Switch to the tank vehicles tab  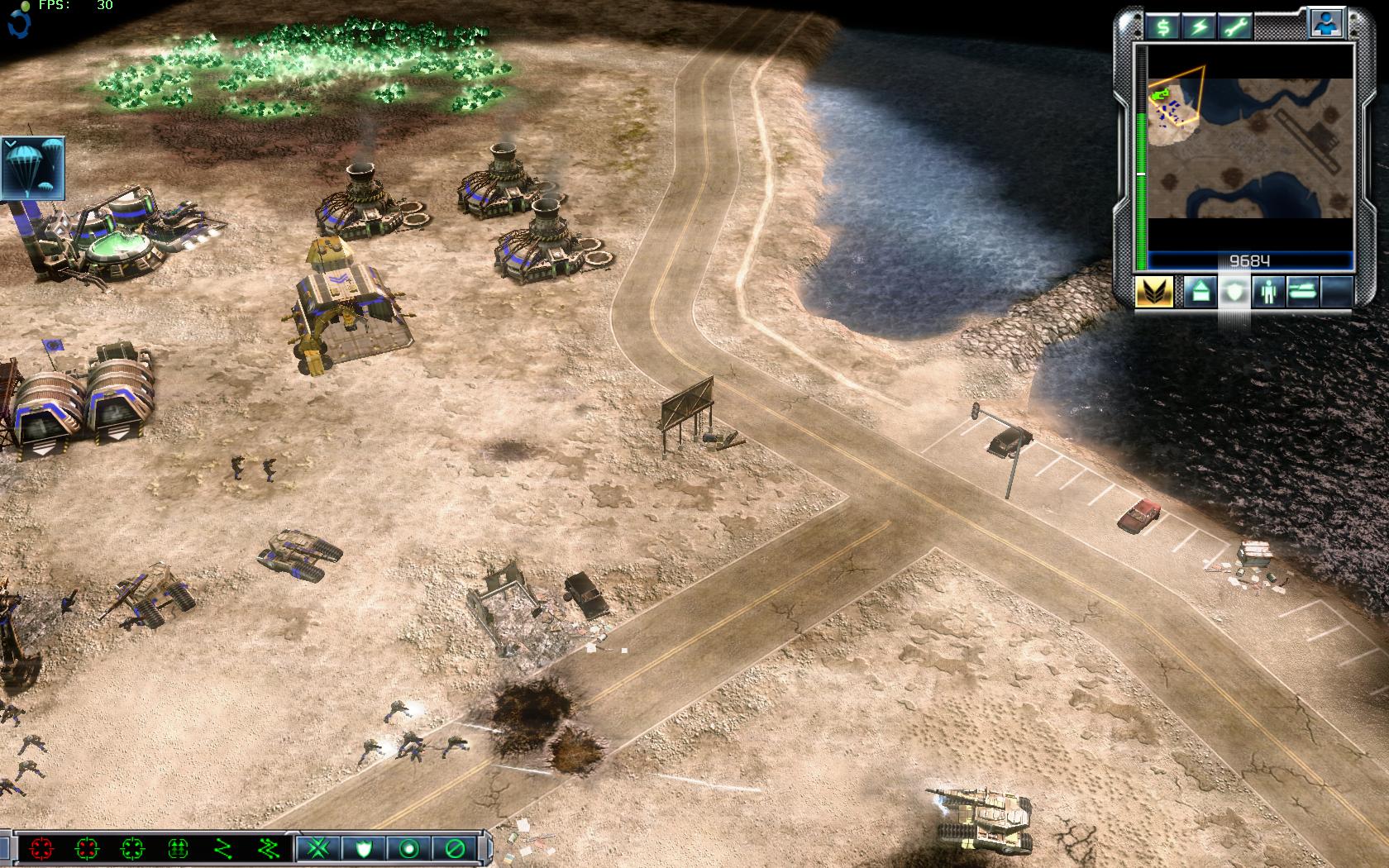(x=1302, y=292)
